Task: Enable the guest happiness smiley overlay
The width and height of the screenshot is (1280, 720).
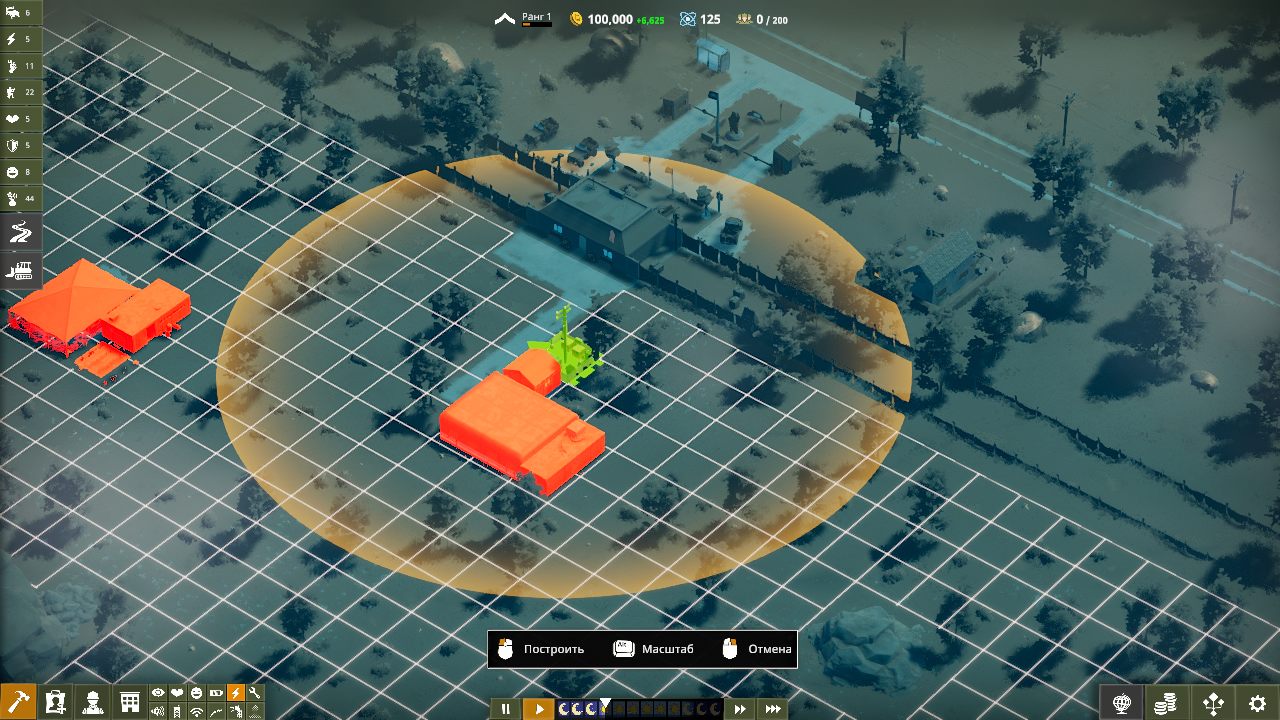Action: point(197,693)
